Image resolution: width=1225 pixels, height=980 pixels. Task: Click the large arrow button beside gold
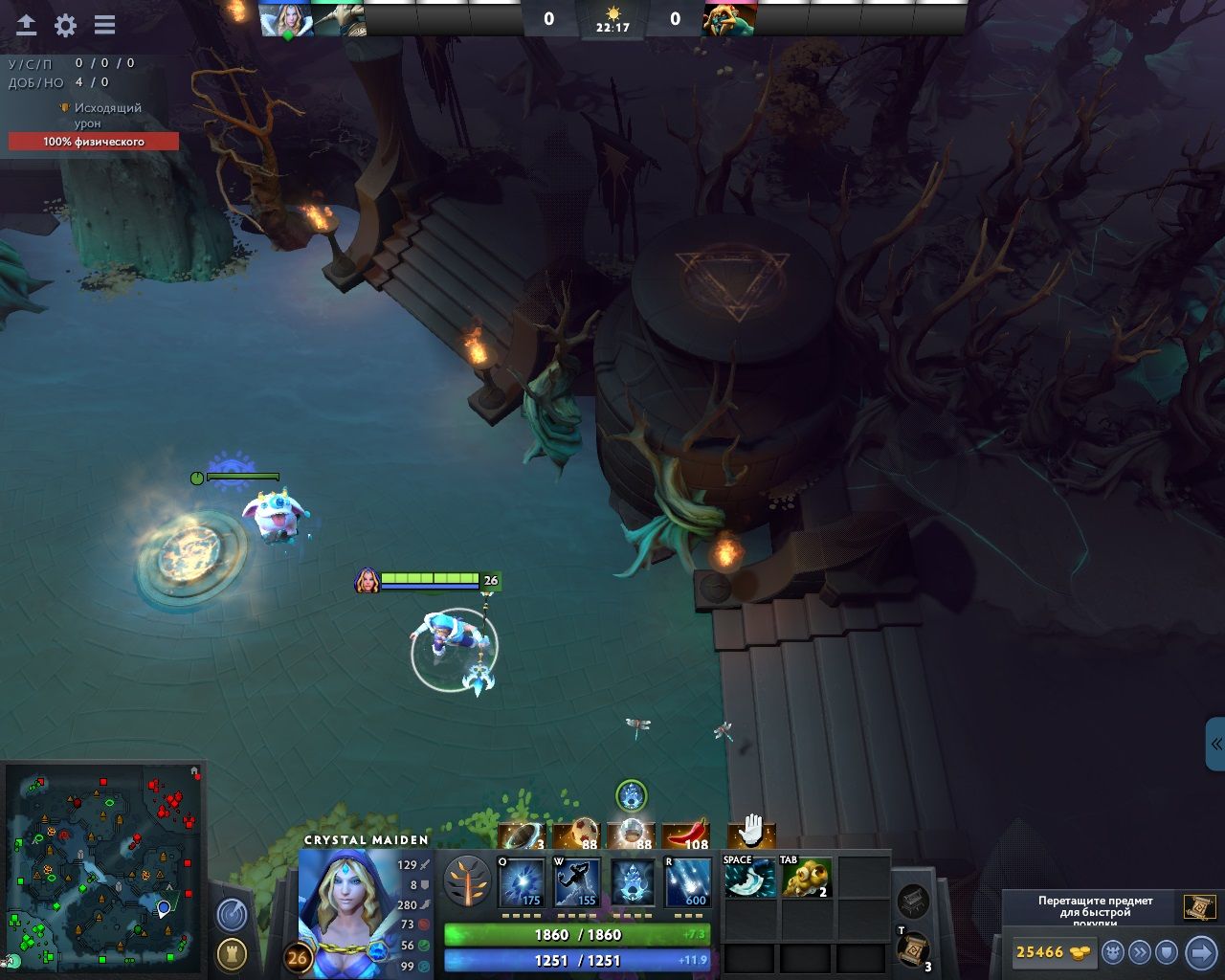[1200, 952]
